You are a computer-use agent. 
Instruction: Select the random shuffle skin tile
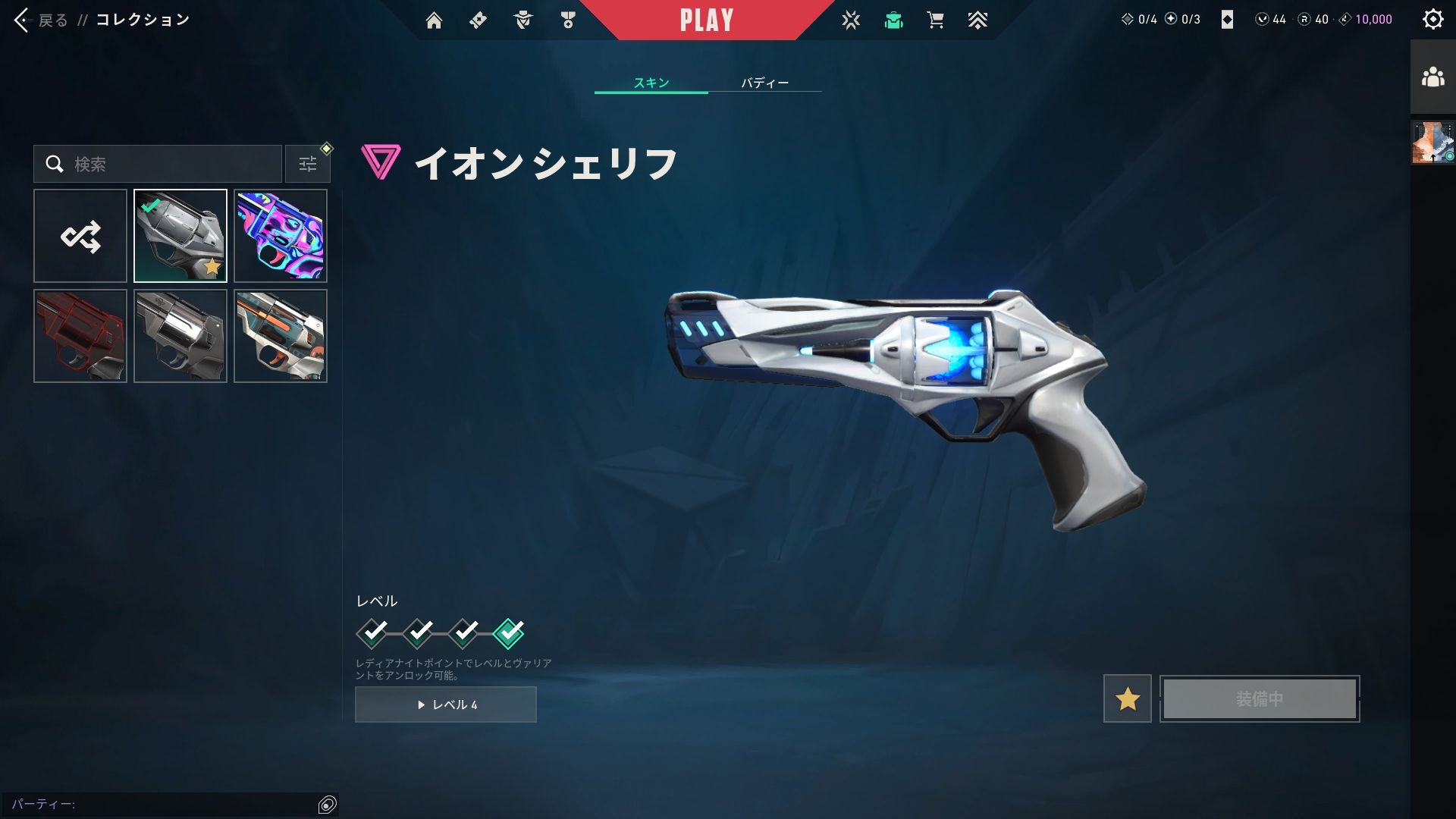[x=80, y=236]
